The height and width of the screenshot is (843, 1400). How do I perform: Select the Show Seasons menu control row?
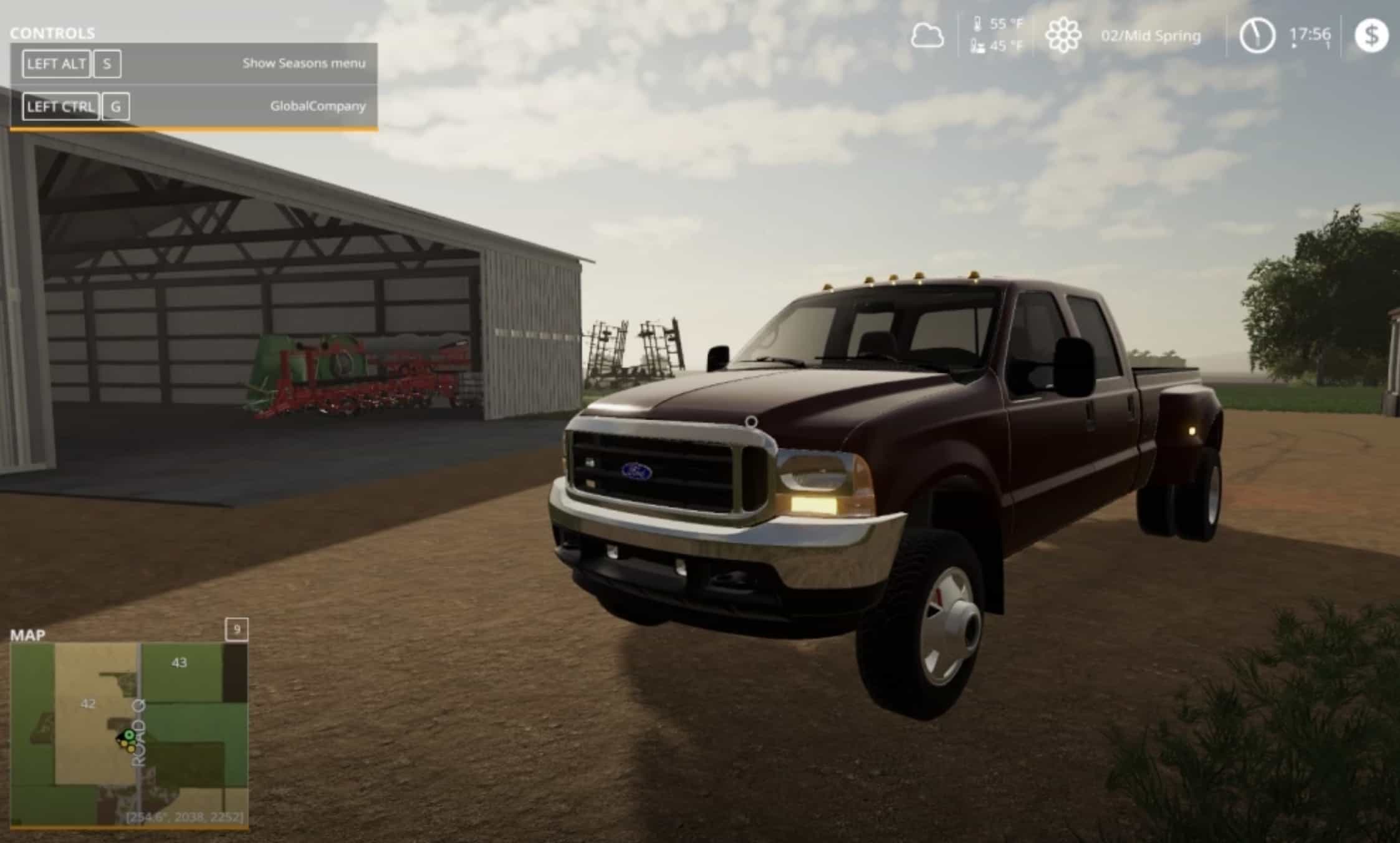[193, 64]
